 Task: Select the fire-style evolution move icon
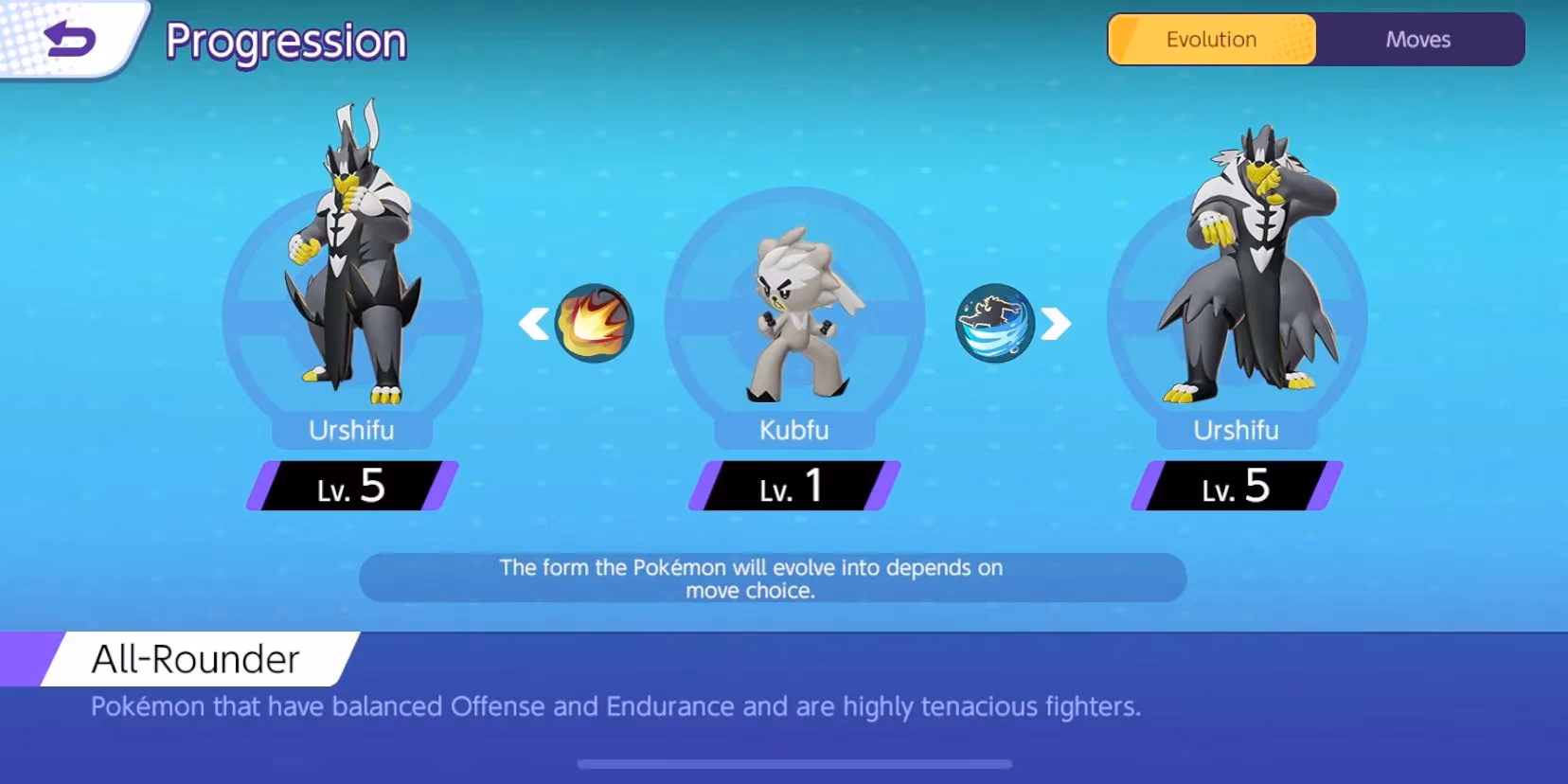point(595,322)
